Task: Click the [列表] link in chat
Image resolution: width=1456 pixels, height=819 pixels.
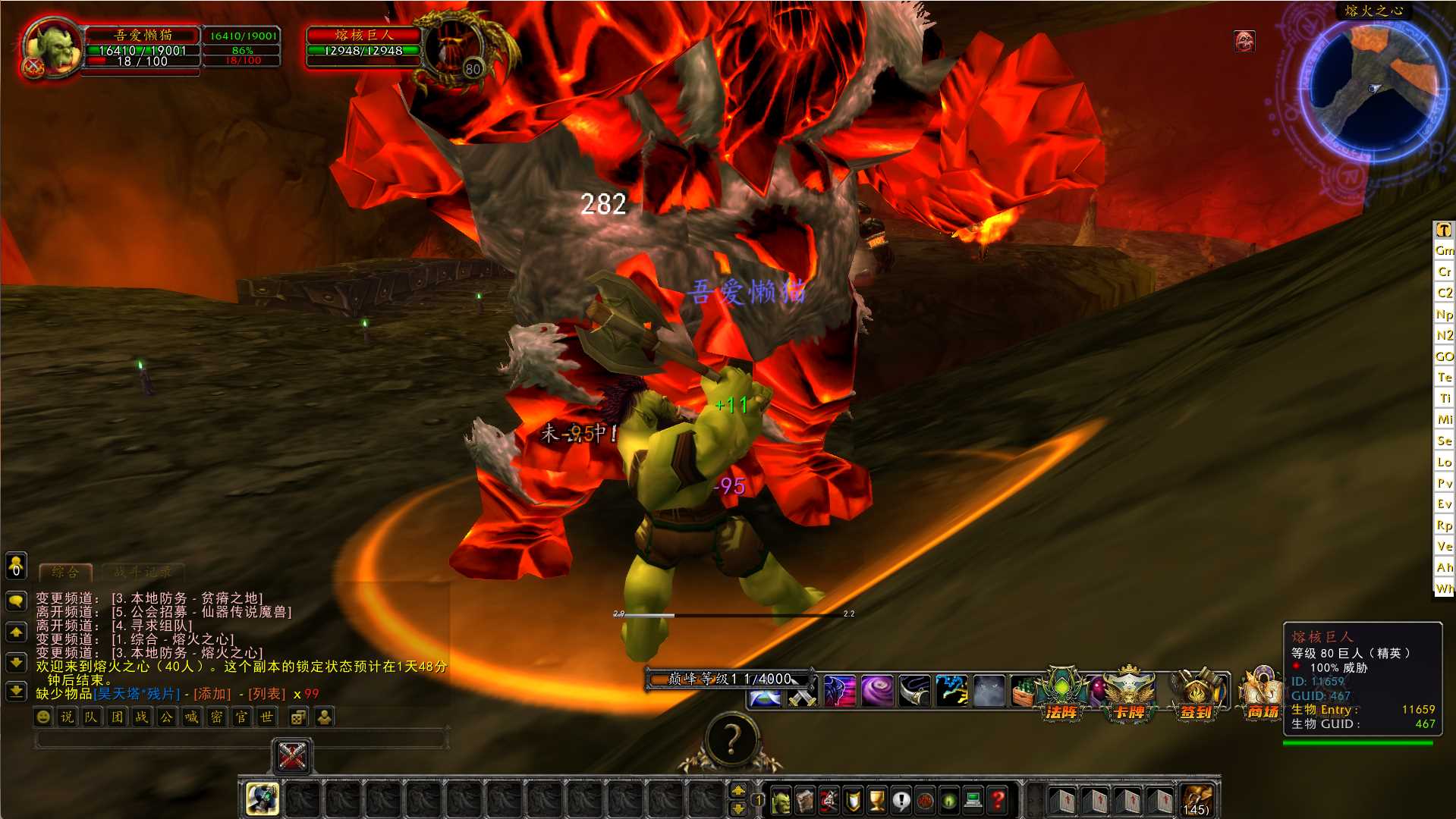Action: point(266,694)
